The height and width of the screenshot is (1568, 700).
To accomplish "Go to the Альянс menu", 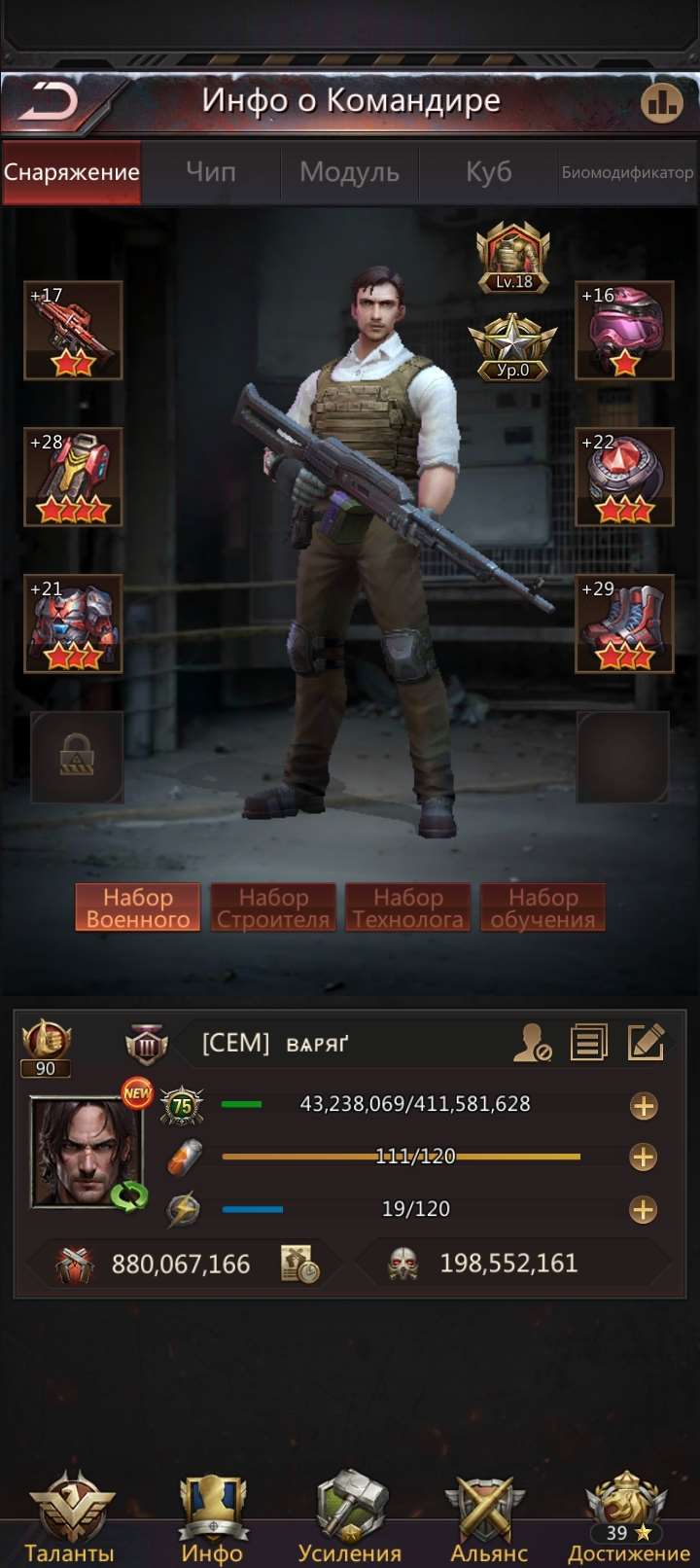I will click(x=489, y=1517).
